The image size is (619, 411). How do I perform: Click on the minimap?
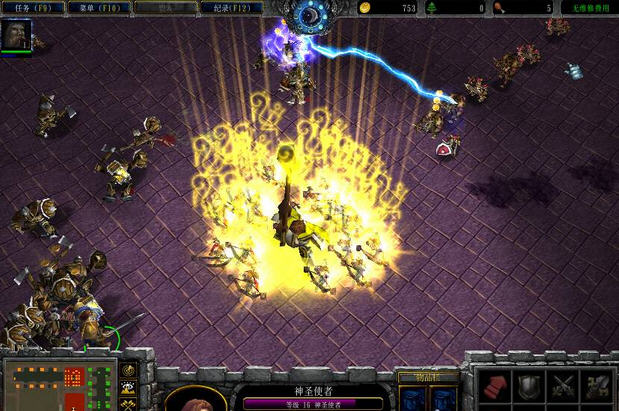point(58,385)
